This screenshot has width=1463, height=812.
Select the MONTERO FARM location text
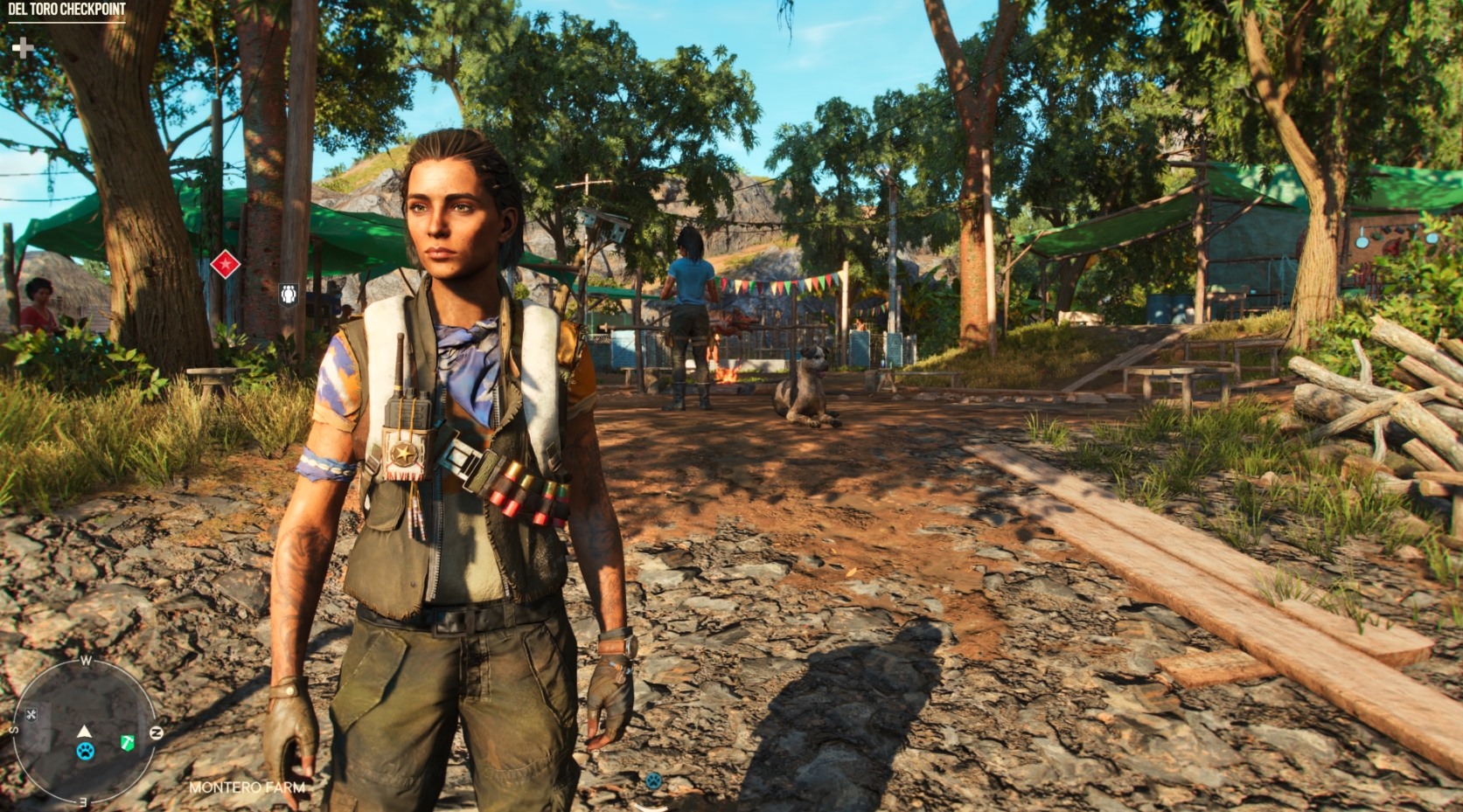(247, 788)
